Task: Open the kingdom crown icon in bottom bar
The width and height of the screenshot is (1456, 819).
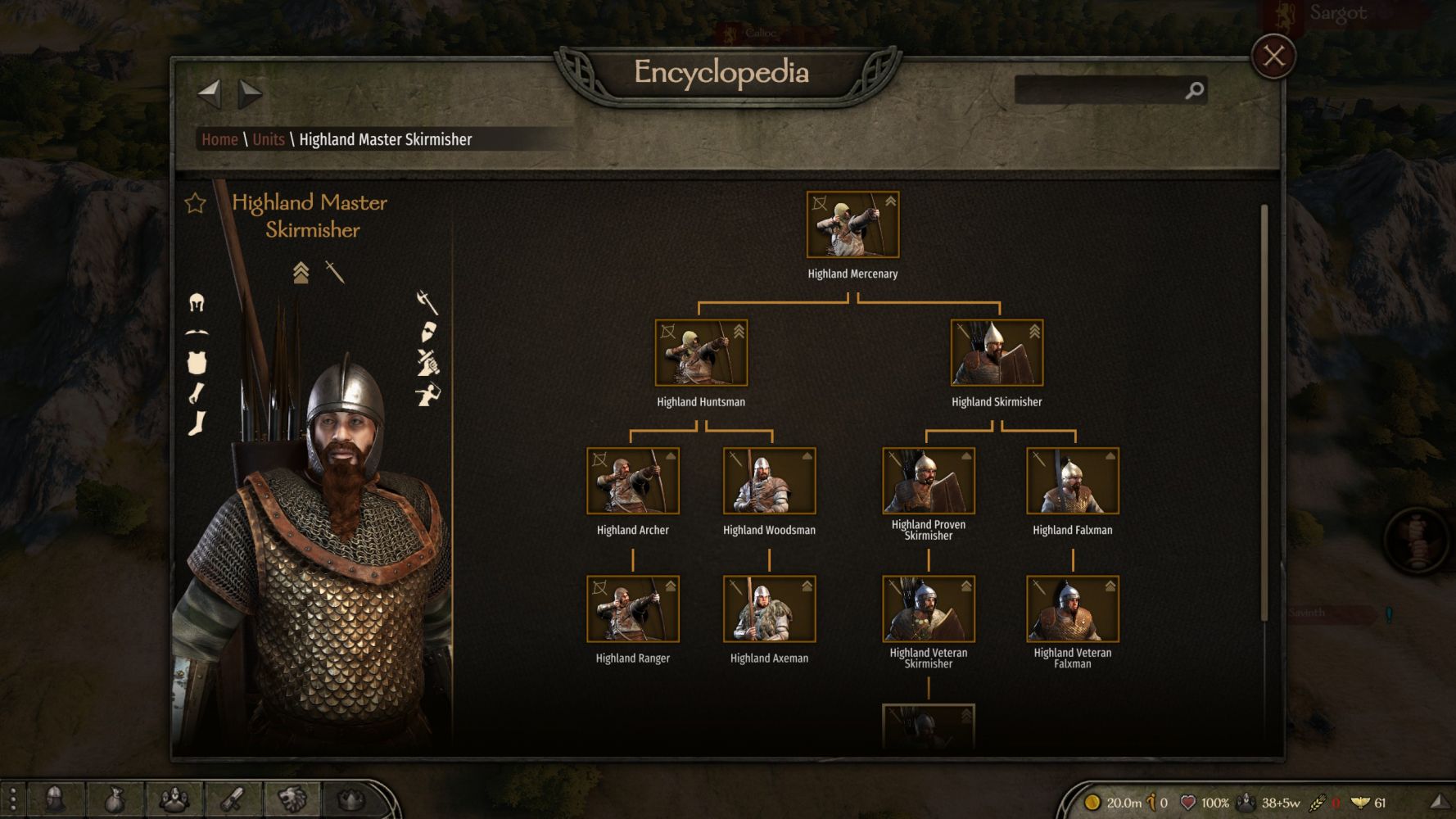Action: [x=351, y=799]
